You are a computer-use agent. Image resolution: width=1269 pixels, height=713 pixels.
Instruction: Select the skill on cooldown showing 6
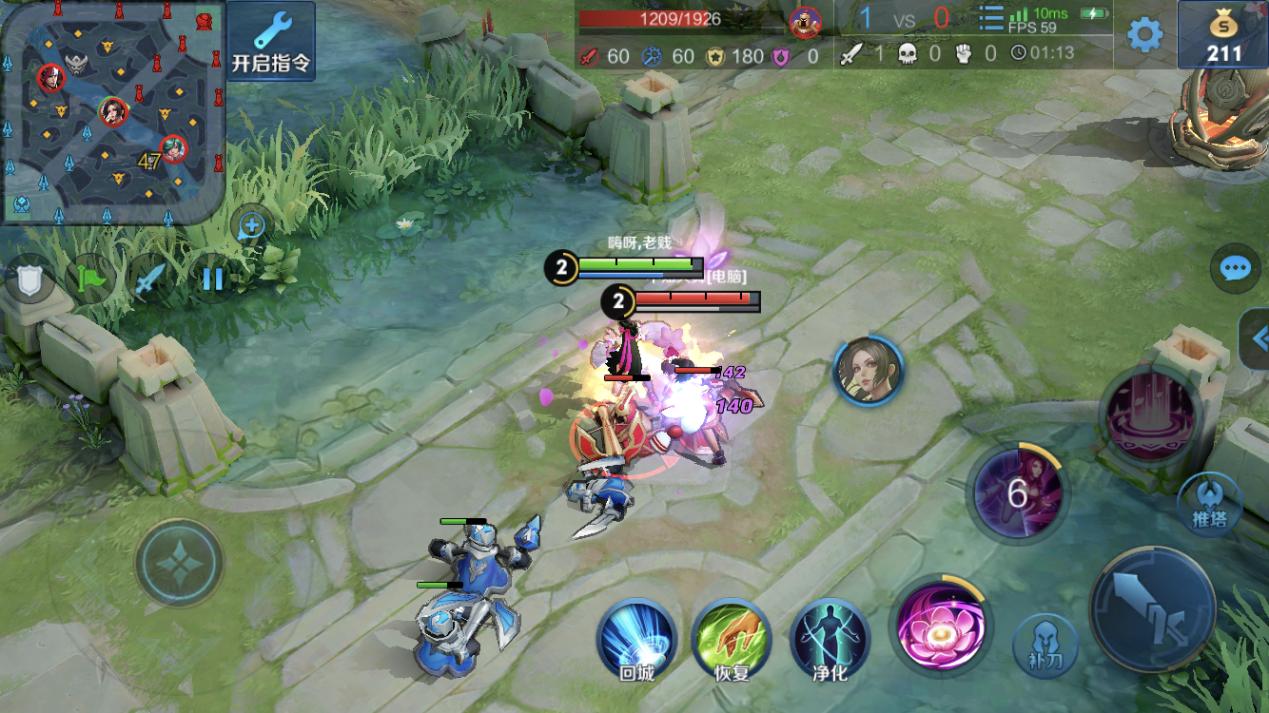pyautogui.click(x=1018, y=493)
